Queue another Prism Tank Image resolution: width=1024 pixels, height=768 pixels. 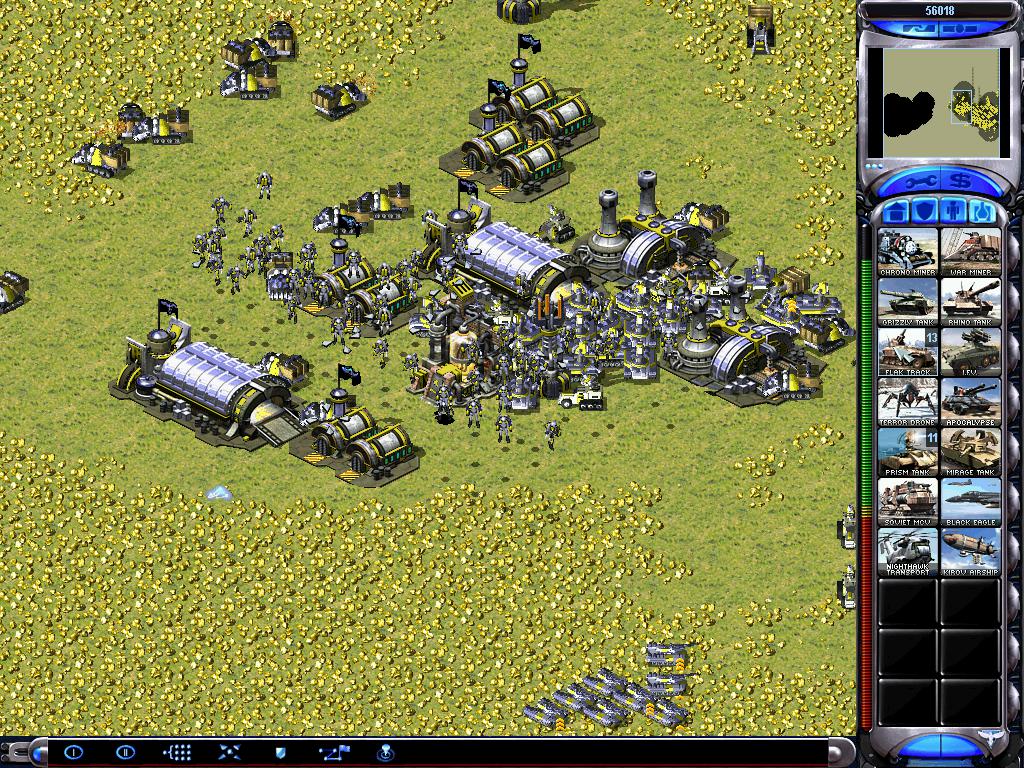pyautogui.click(x=908, y=451)
